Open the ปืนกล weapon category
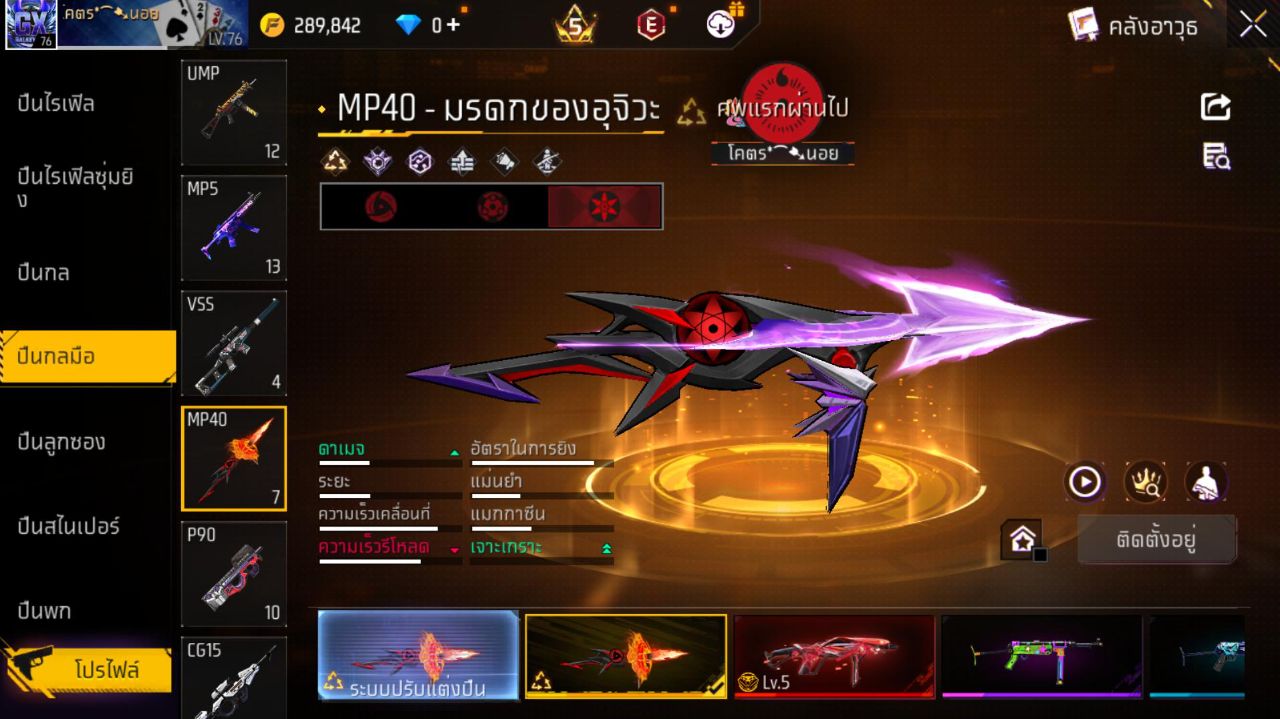The image size is (1280, 719). tap(44, 272)
